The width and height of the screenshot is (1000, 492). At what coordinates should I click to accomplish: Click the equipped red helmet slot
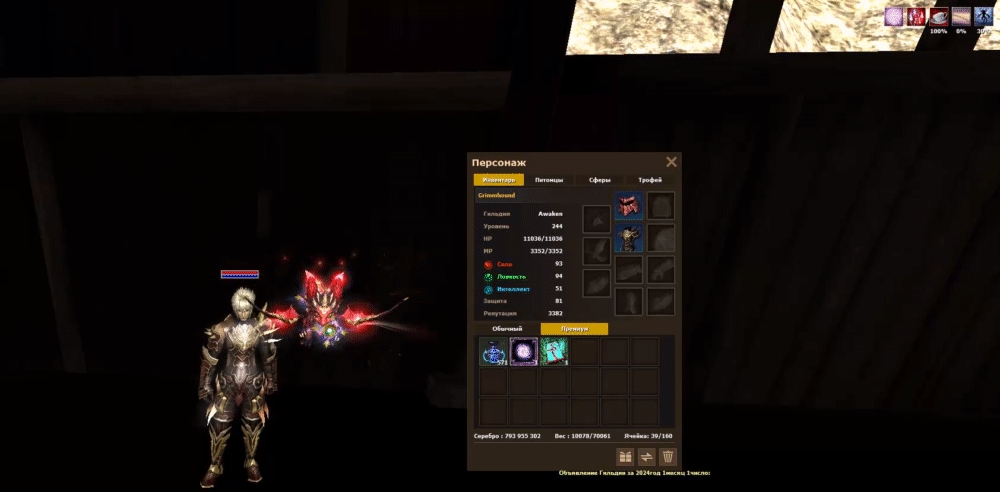pos(629,206)
